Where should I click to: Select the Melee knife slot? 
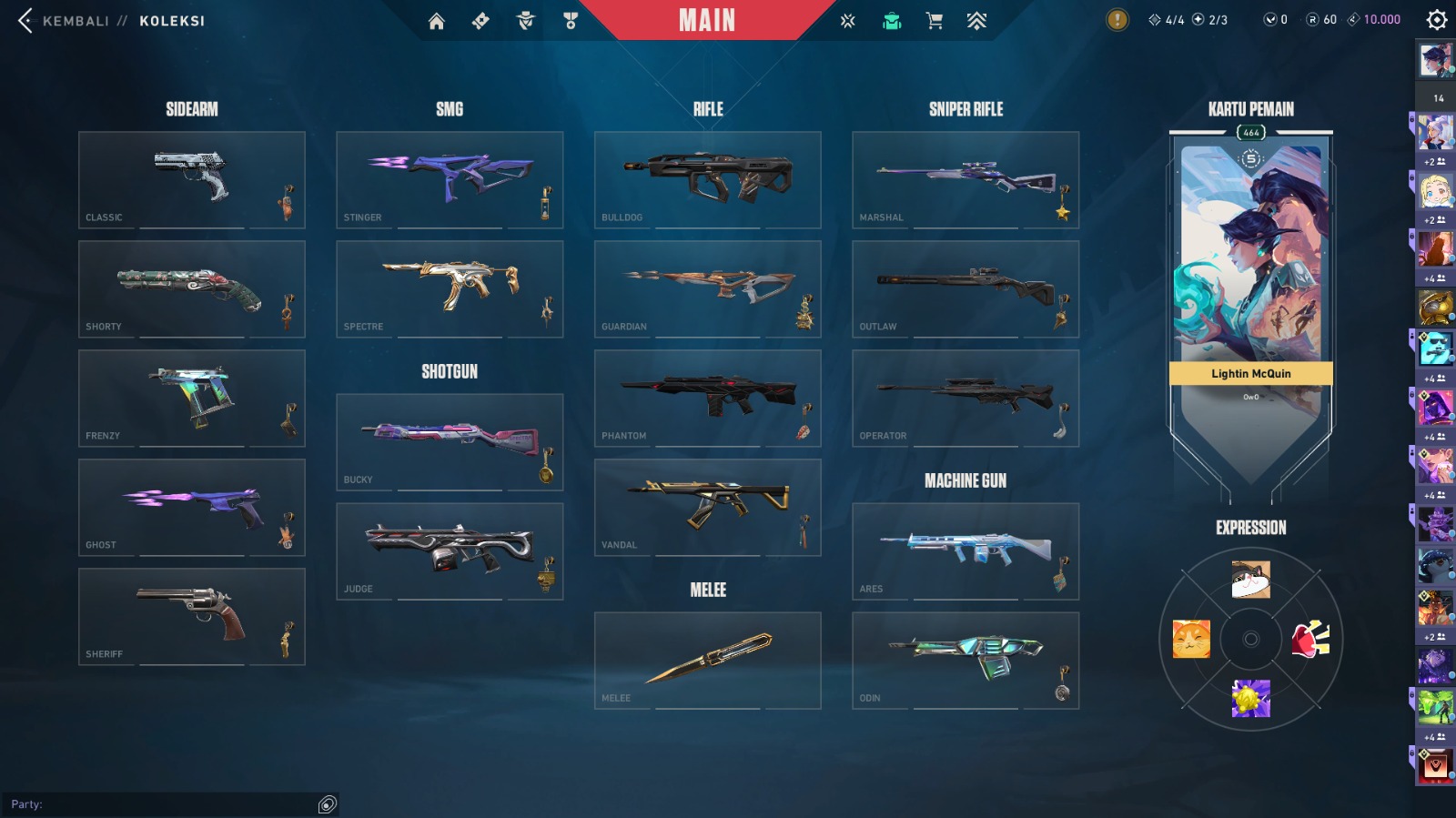click(x=707, y=660)
